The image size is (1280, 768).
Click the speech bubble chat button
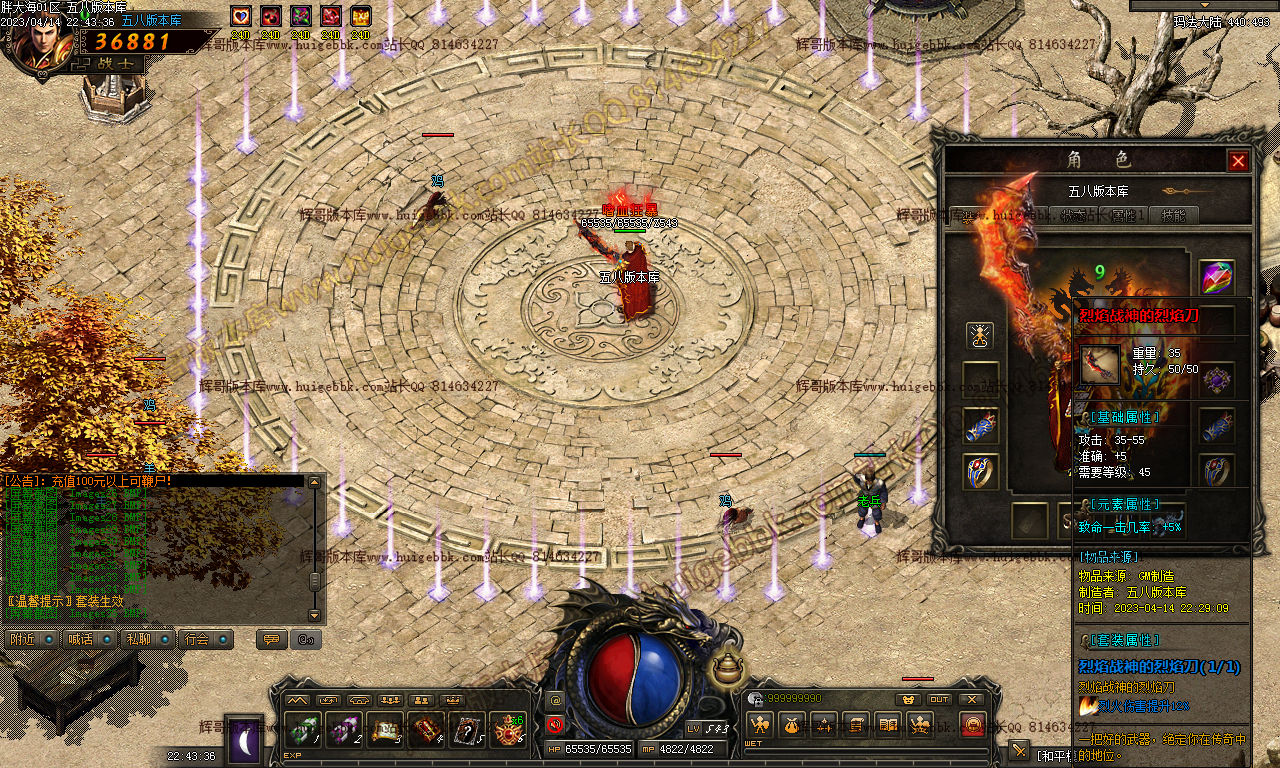click(x=270, y=639)
